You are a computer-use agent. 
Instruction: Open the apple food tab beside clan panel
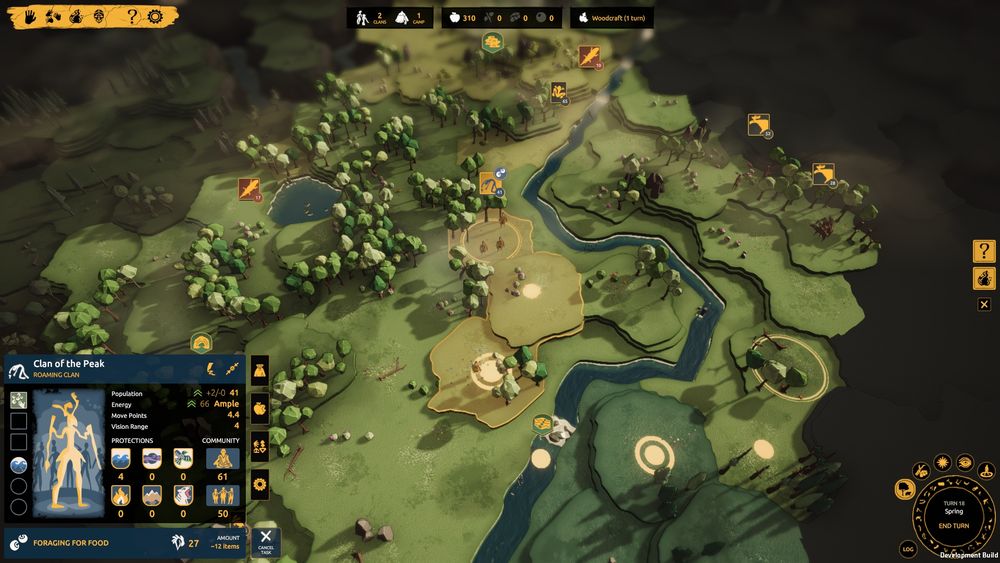(260, 408)
